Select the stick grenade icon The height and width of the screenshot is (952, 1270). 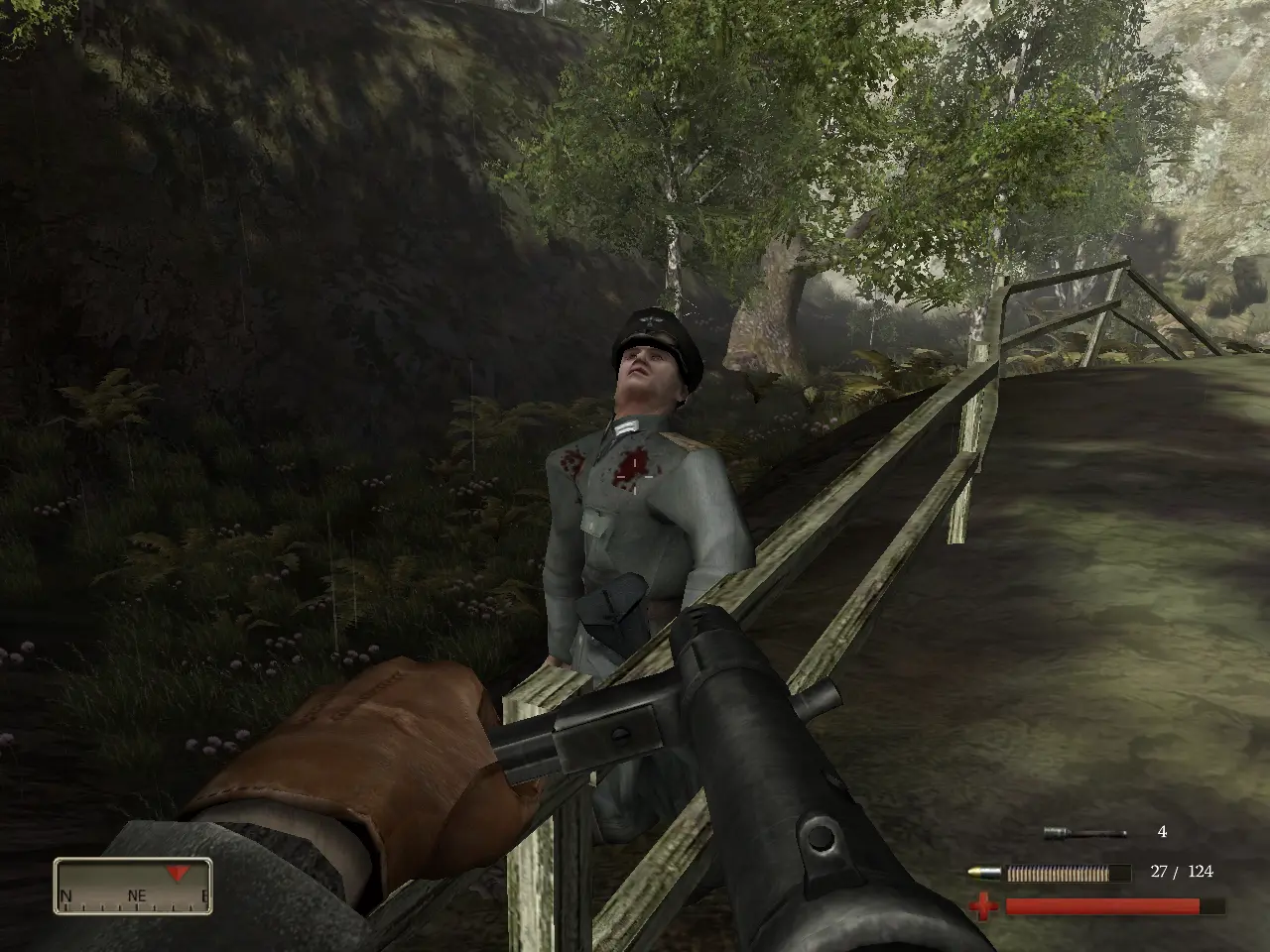1084,833
